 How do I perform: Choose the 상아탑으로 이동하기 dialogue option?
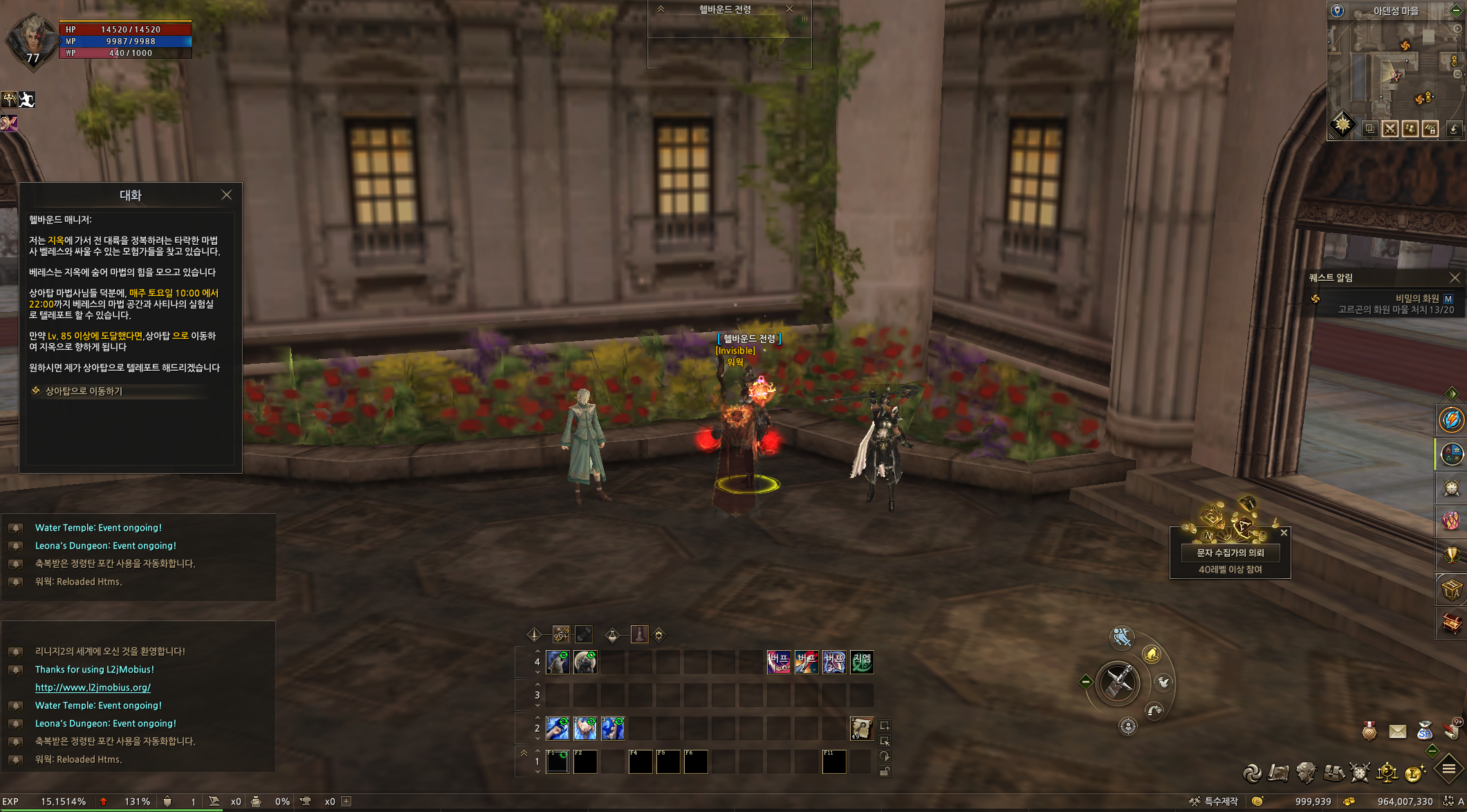84,391
